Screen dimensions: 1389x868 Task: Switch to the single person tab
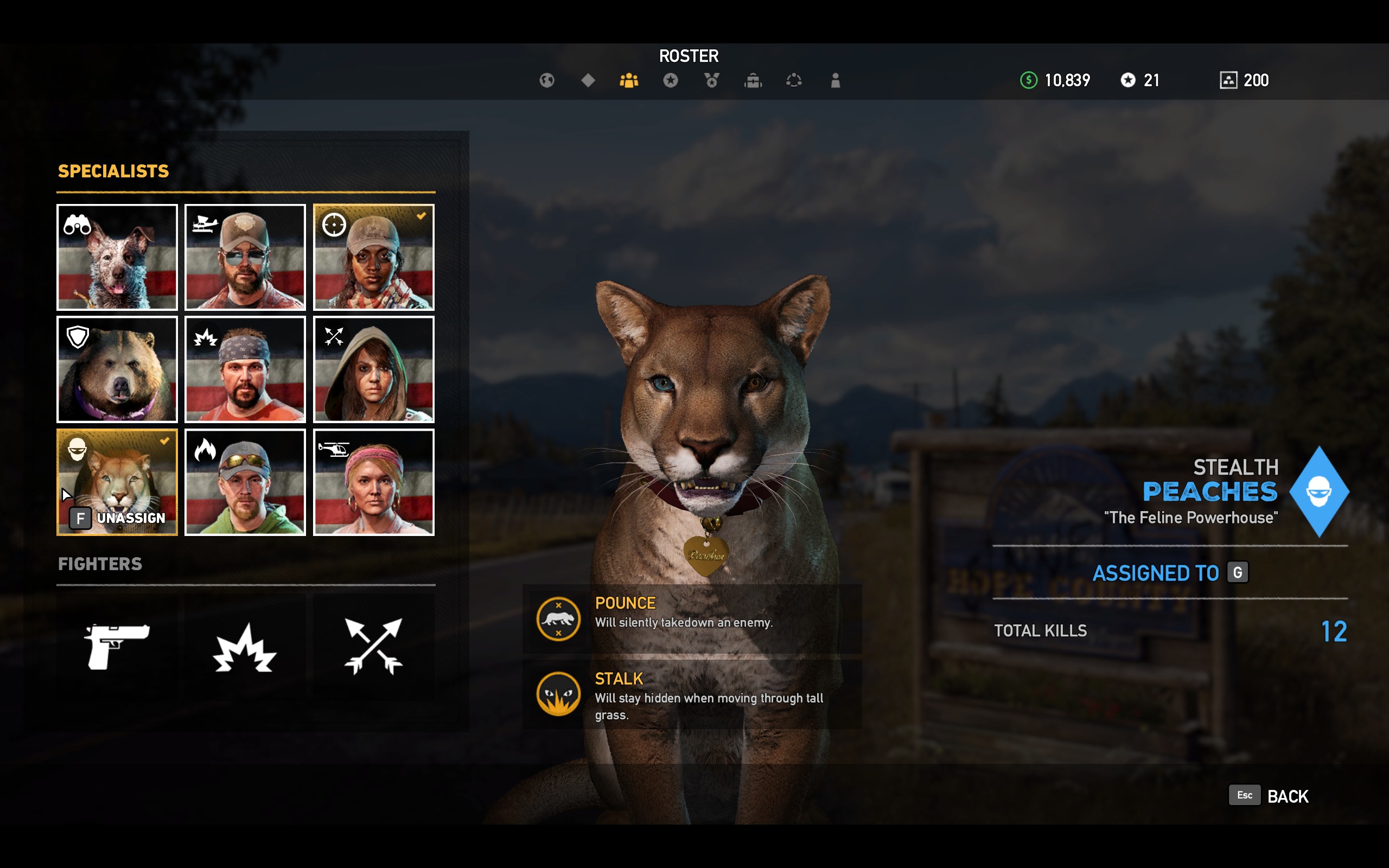click(x=835, y=80)
